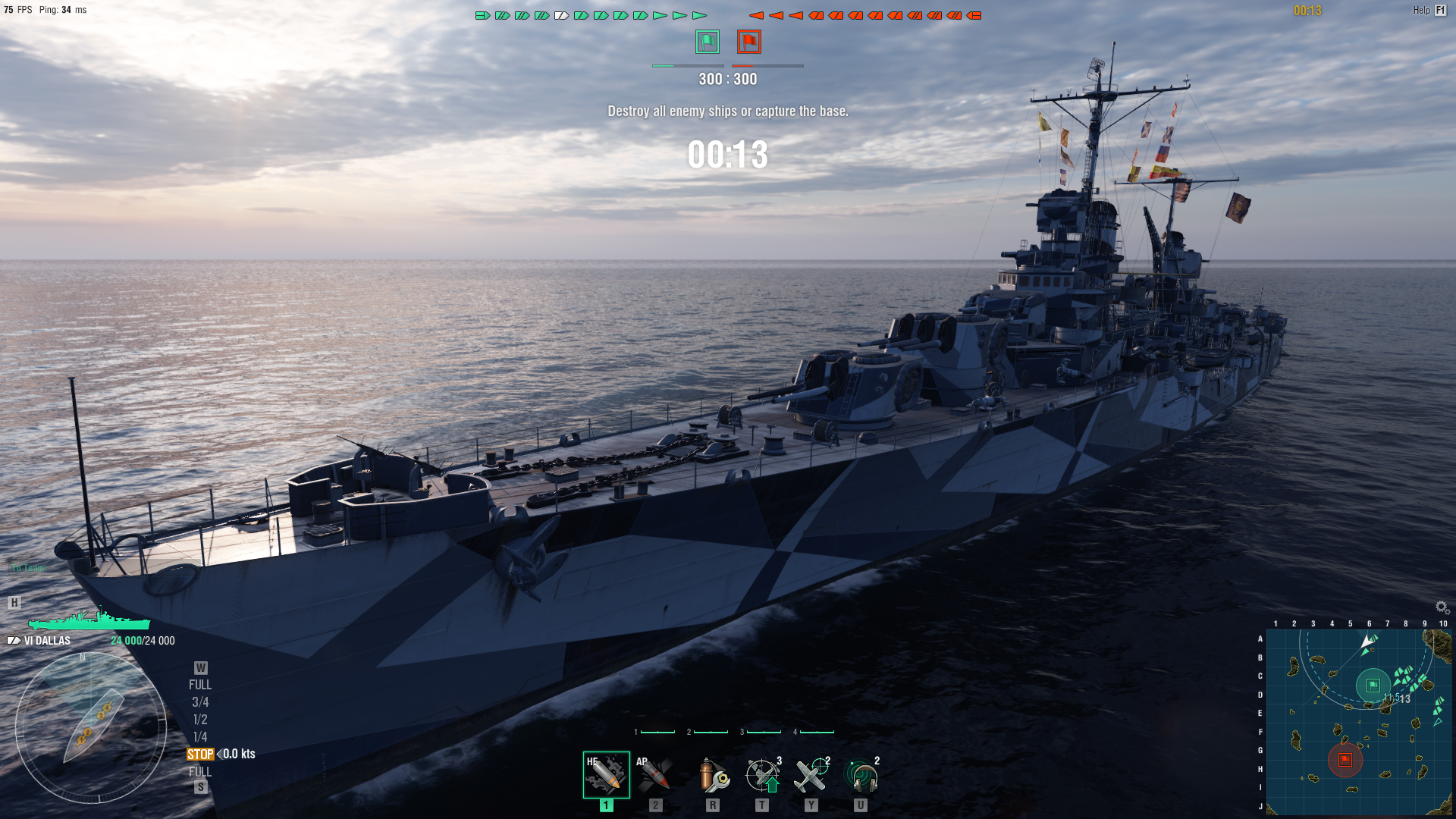Select the HE shell ammunition
The image size is (1456, 819).
click(x=606, y=775)
